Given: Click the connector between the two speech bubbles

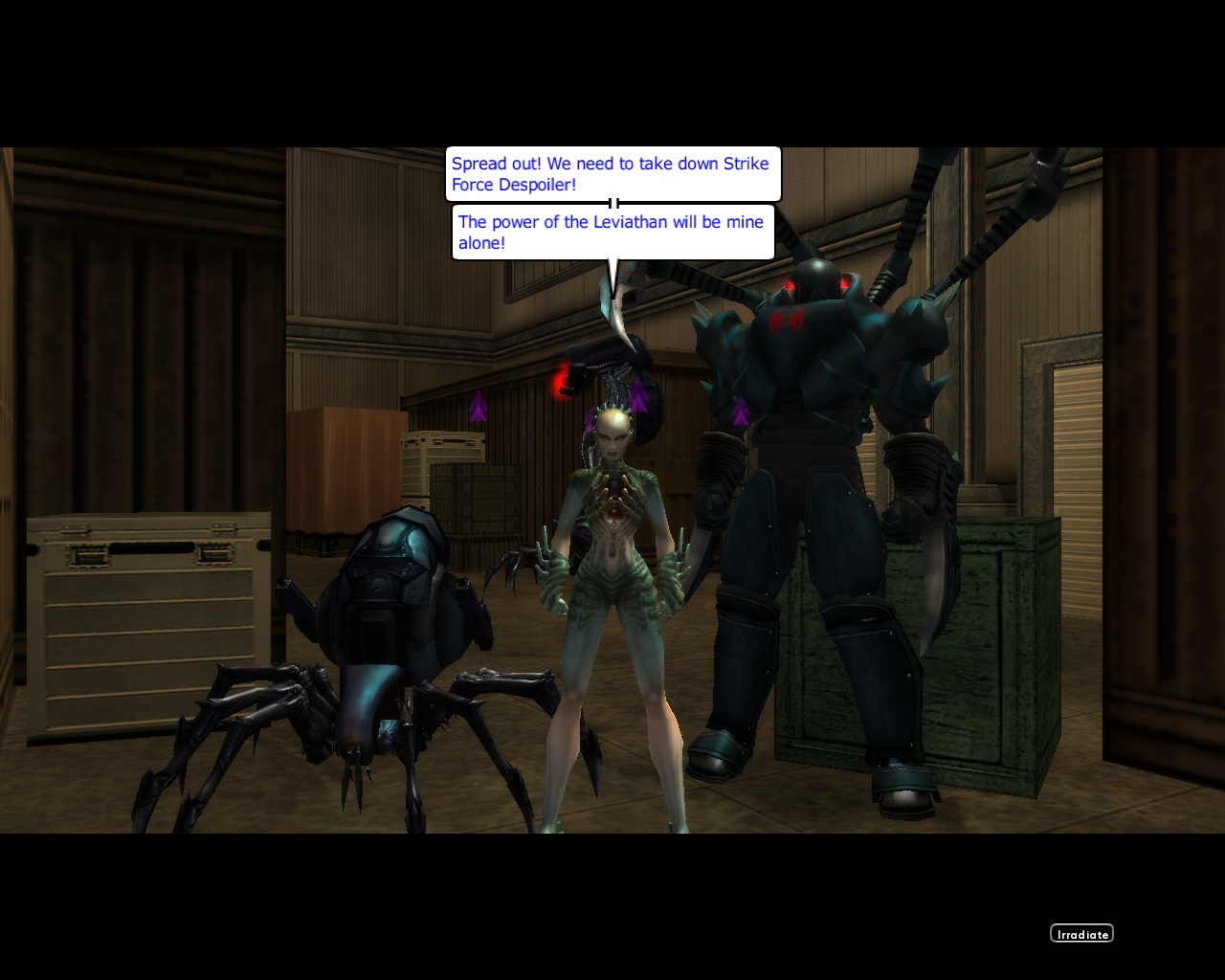Looking at the screenshot, I should pyautogui.click(x=613, y=202).
